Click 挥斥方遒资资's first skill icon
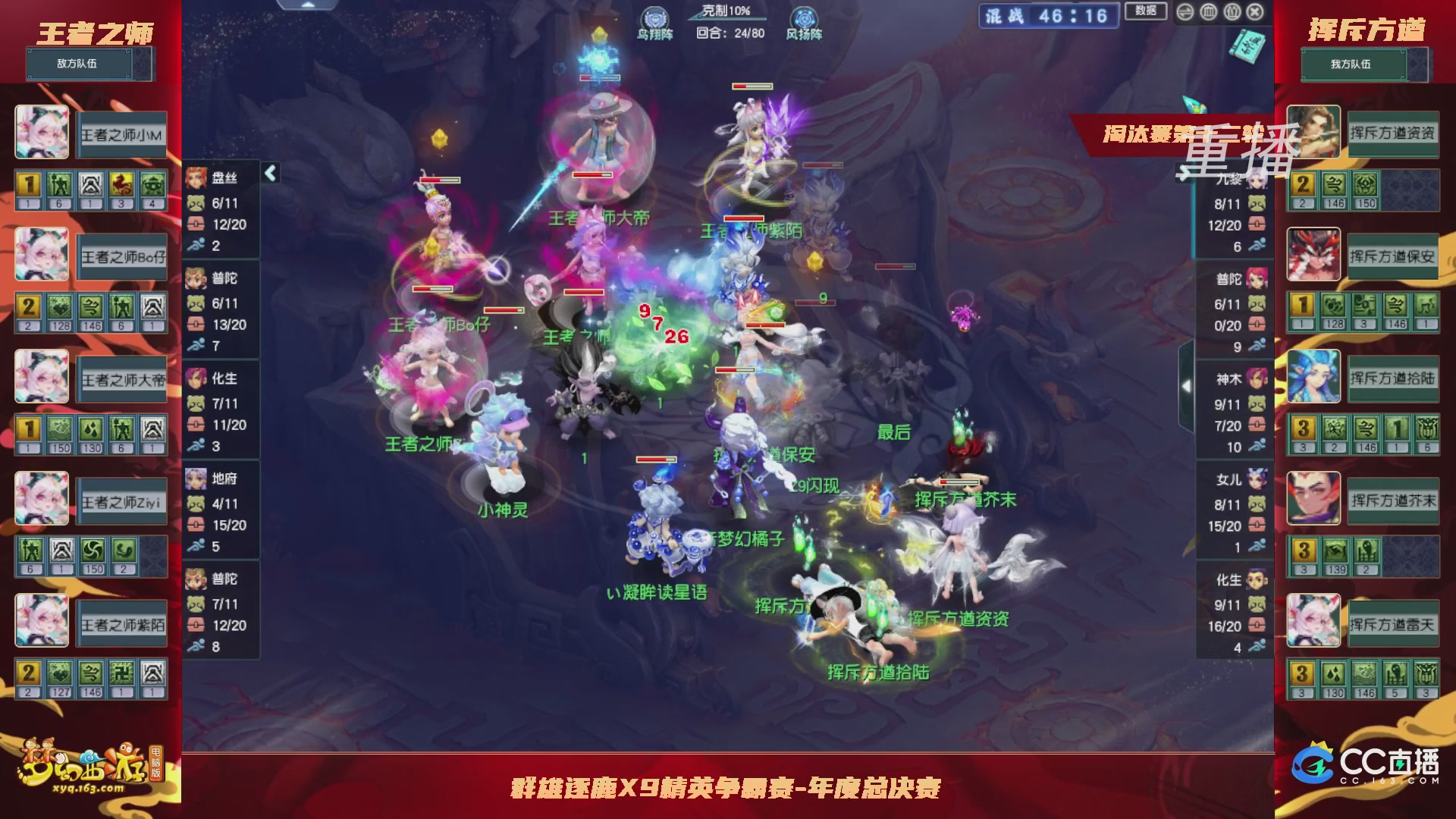1456x819 pixels. pyautogui.click(x=1303, y=184)
